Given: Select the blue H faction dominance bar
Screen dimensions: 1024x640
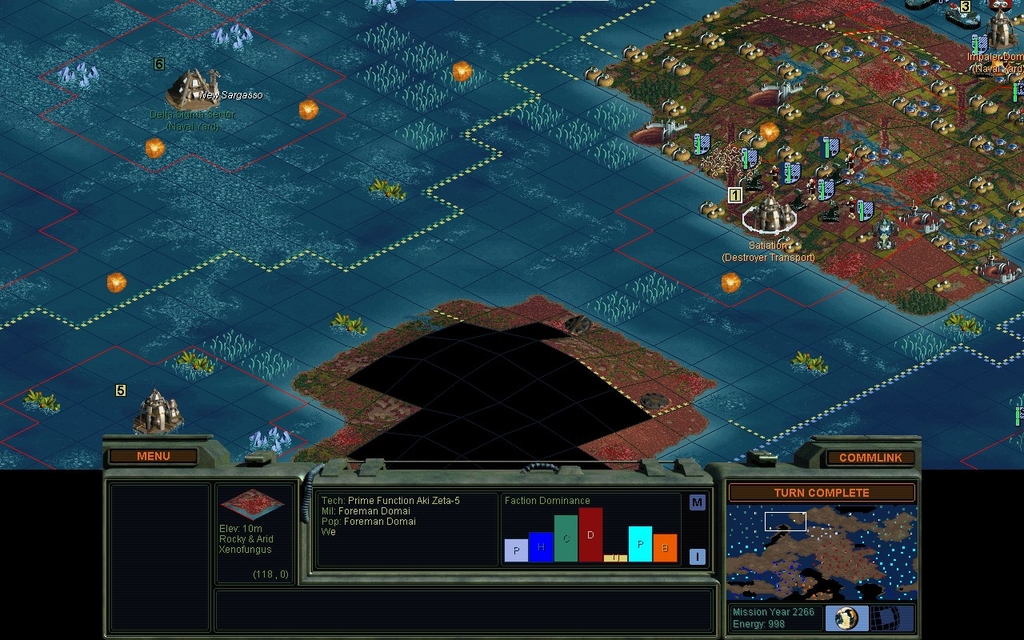Looking at the screenshot, I should click(x=541, y=547).
